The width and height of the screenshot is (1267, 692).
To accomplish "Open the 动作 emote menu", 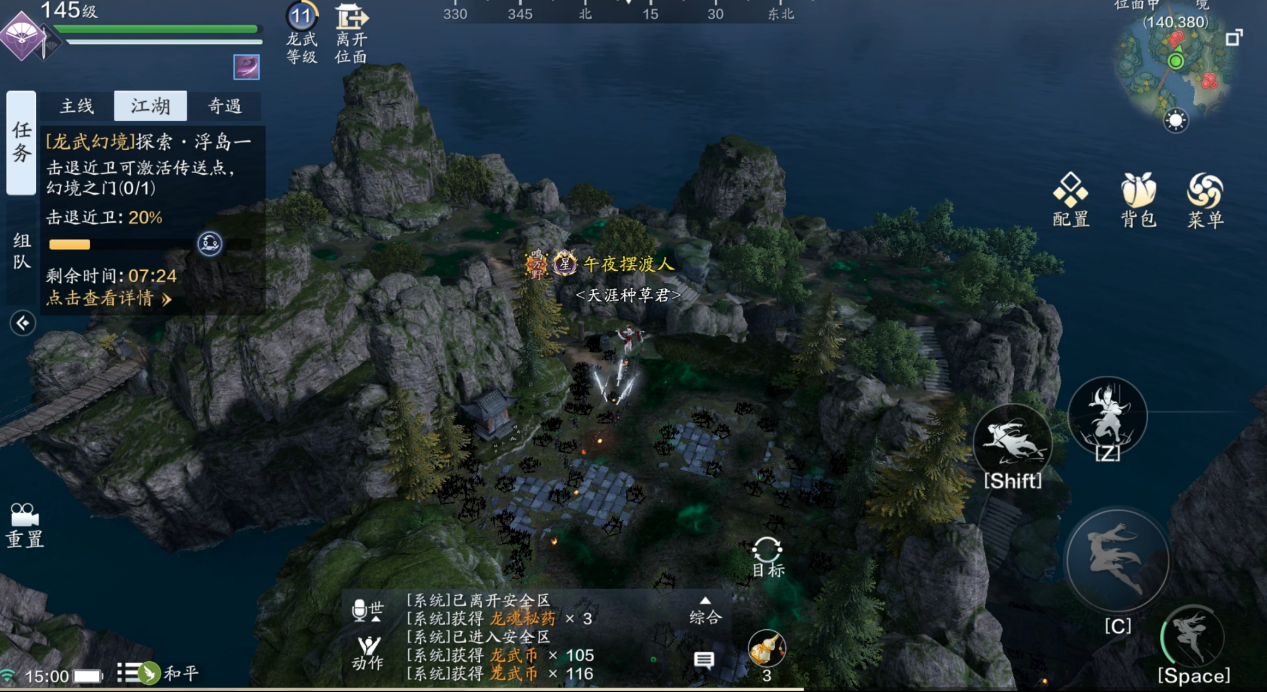I will click(368, 652).
